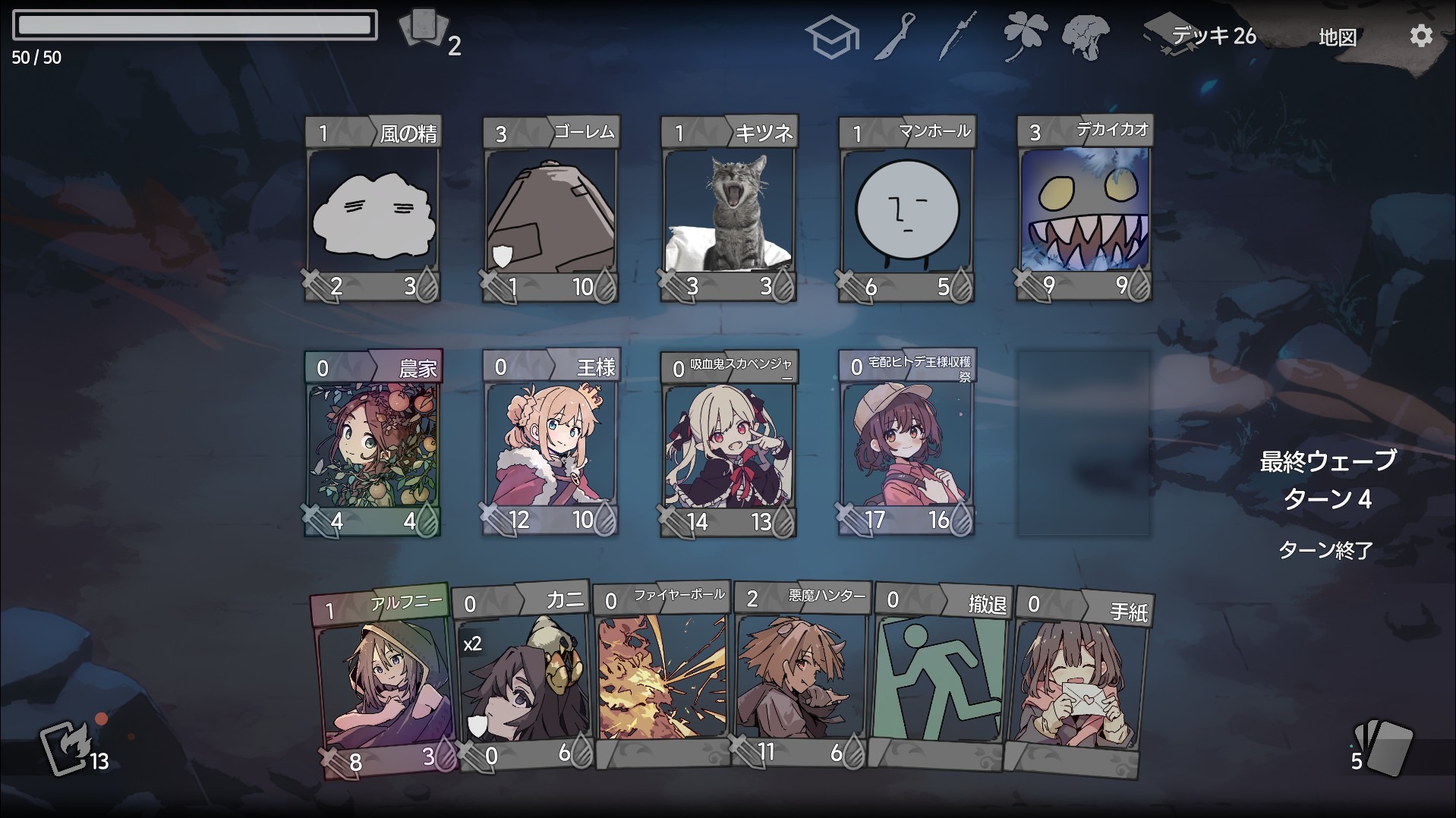1456x818 pixels.
Task: Target the キツネ enemy card
Action: click(729, 209)
